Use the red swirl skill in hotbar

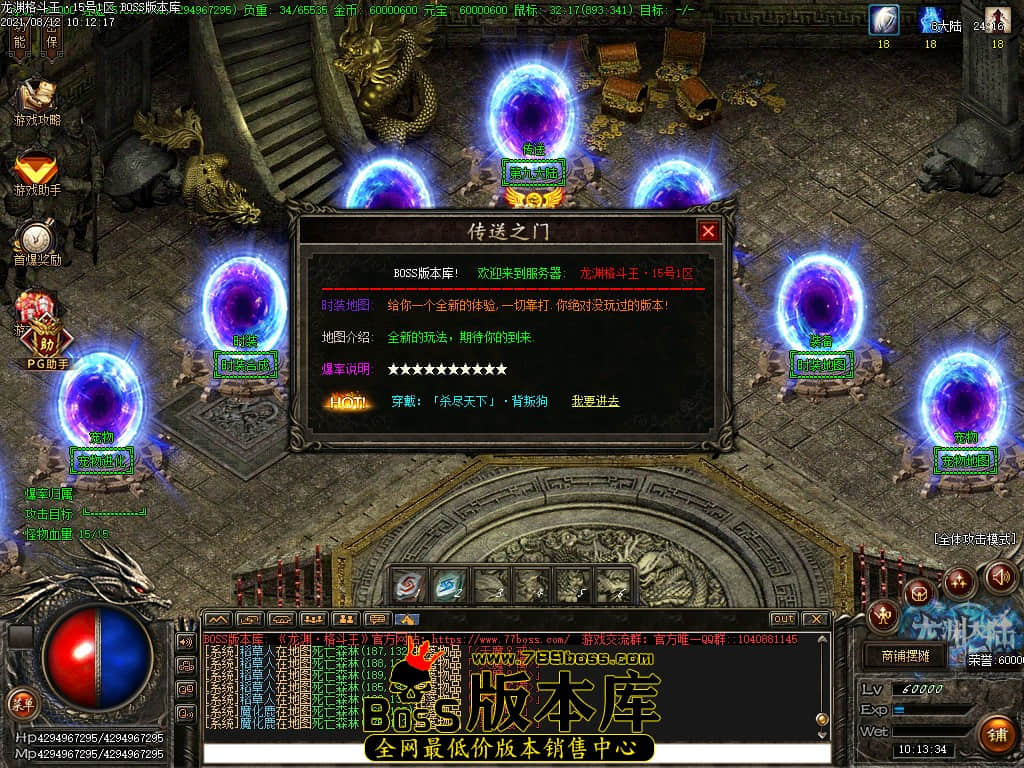[409, 585]
